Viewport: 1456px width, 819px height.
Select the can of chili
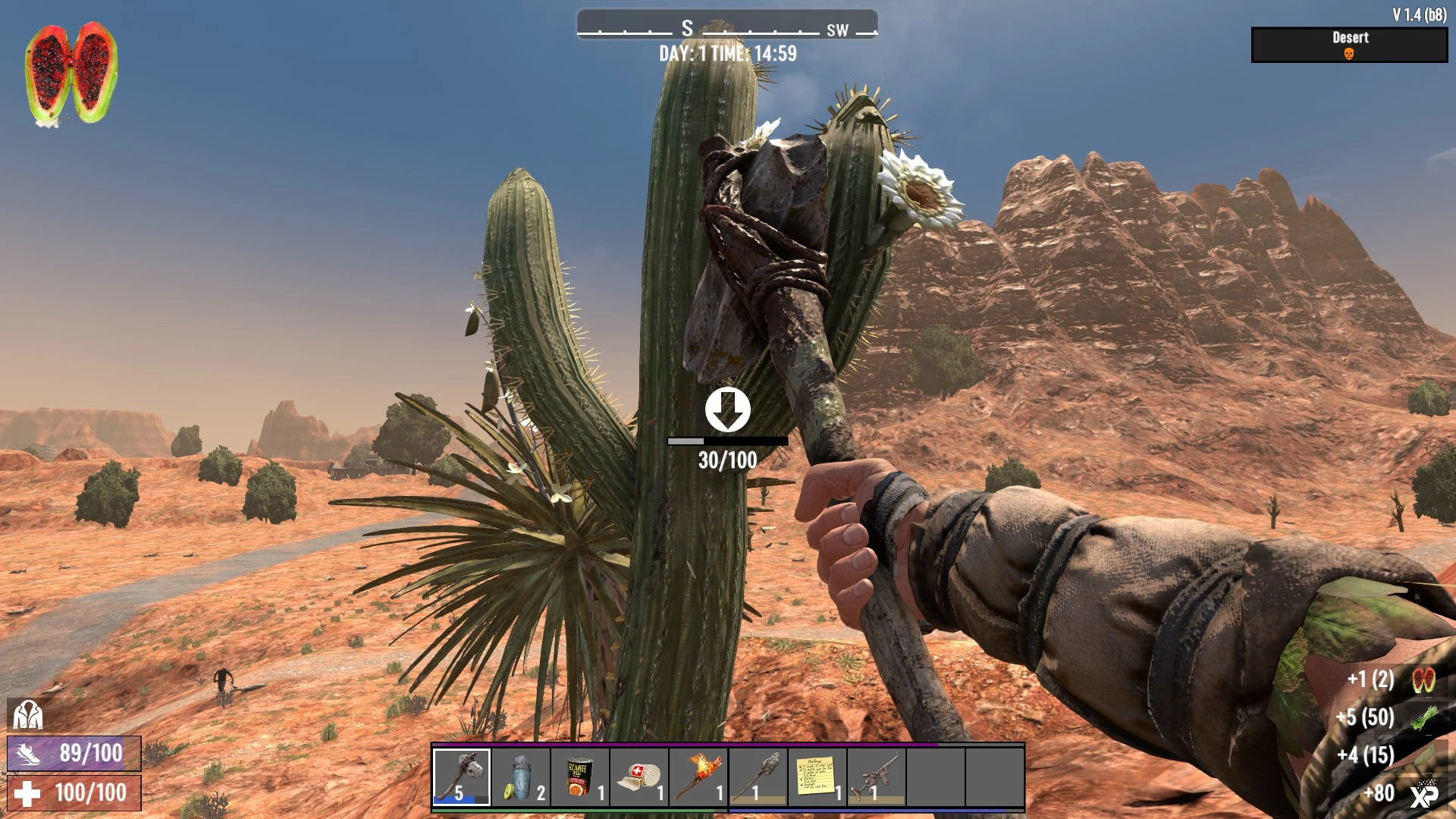pyautogui.click(x=580, y=777)
